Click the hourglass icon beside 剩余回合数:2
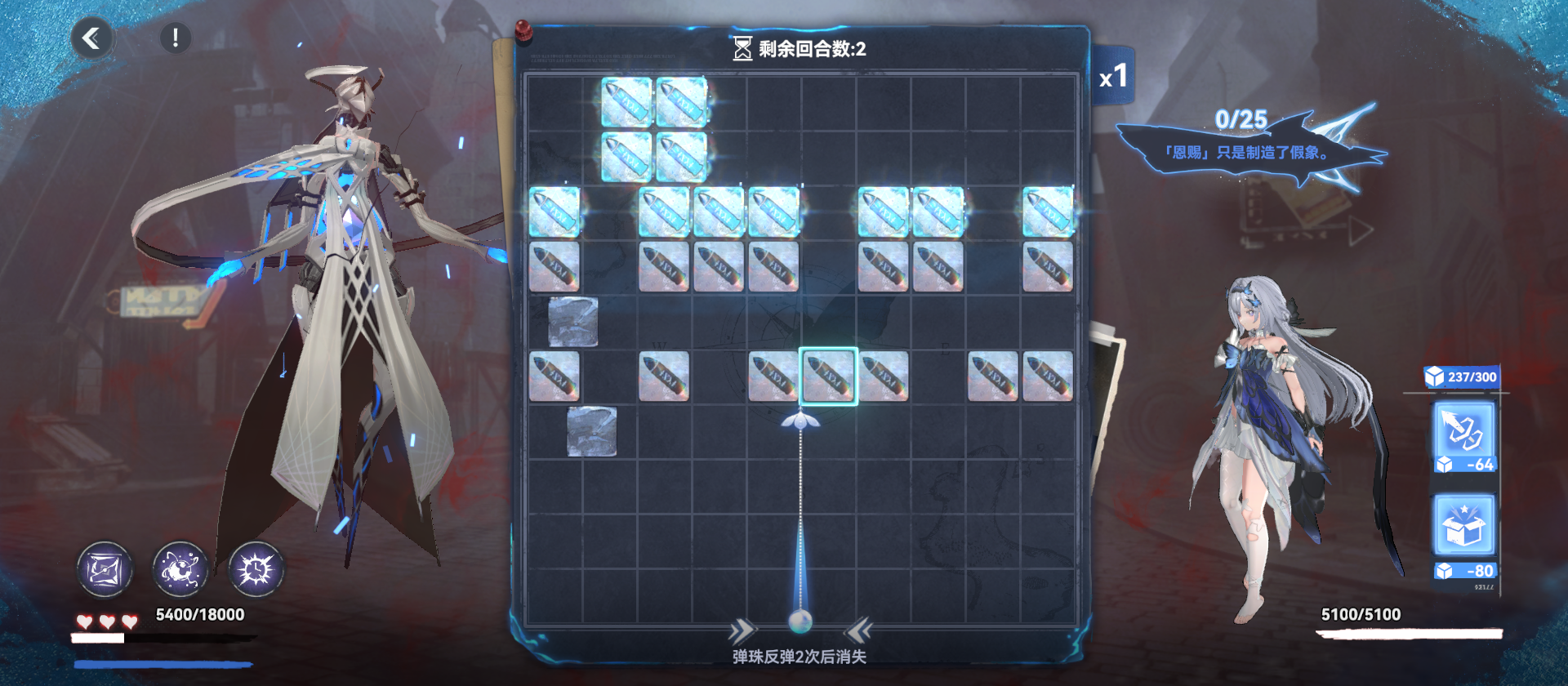1568x686 pixels. point(742,49)
